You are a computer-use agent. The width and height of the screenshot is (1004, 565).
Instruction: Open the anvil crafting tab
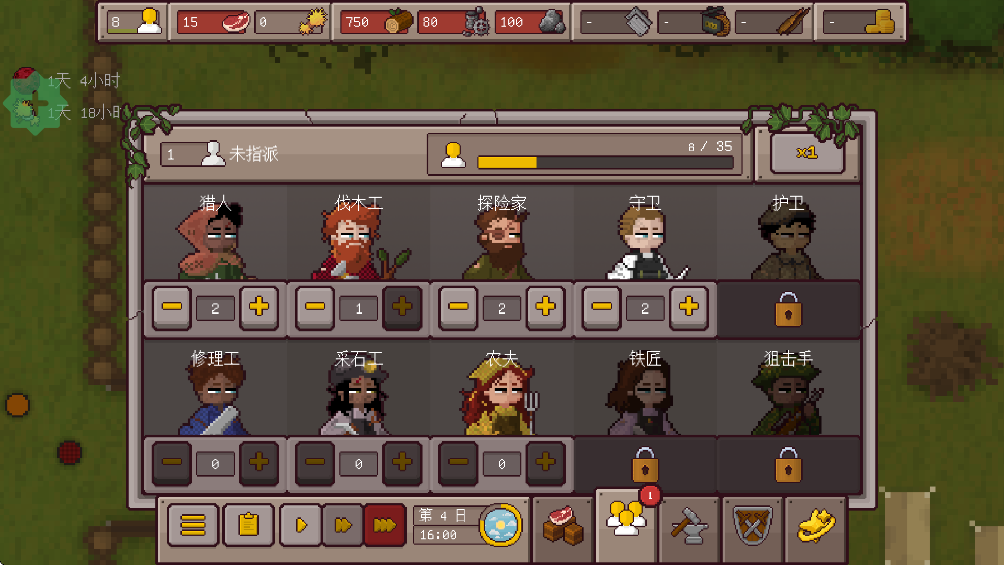coord(689,525)
